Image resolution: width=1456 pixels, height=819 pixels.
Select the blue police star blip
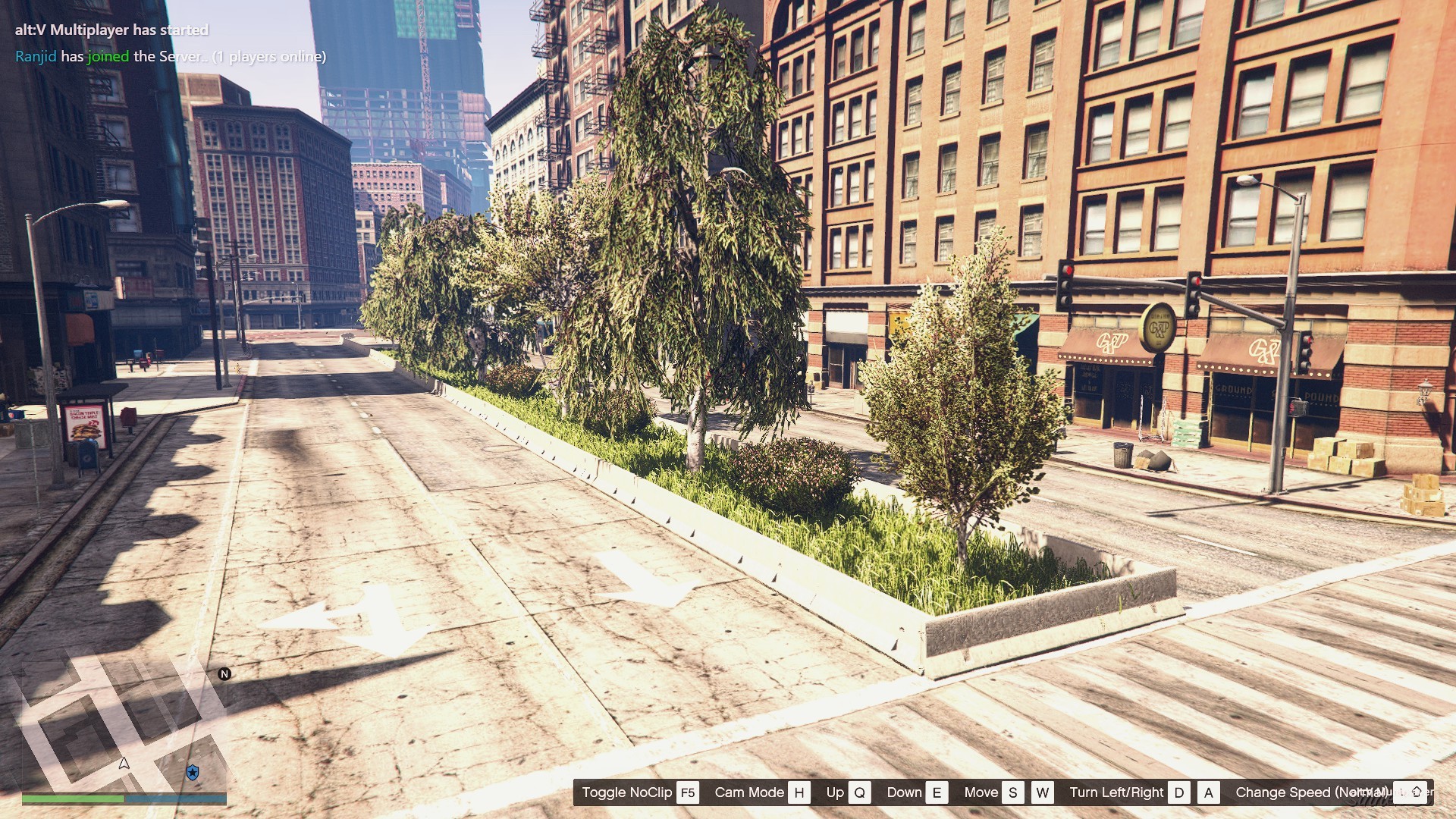coord(193,772)
